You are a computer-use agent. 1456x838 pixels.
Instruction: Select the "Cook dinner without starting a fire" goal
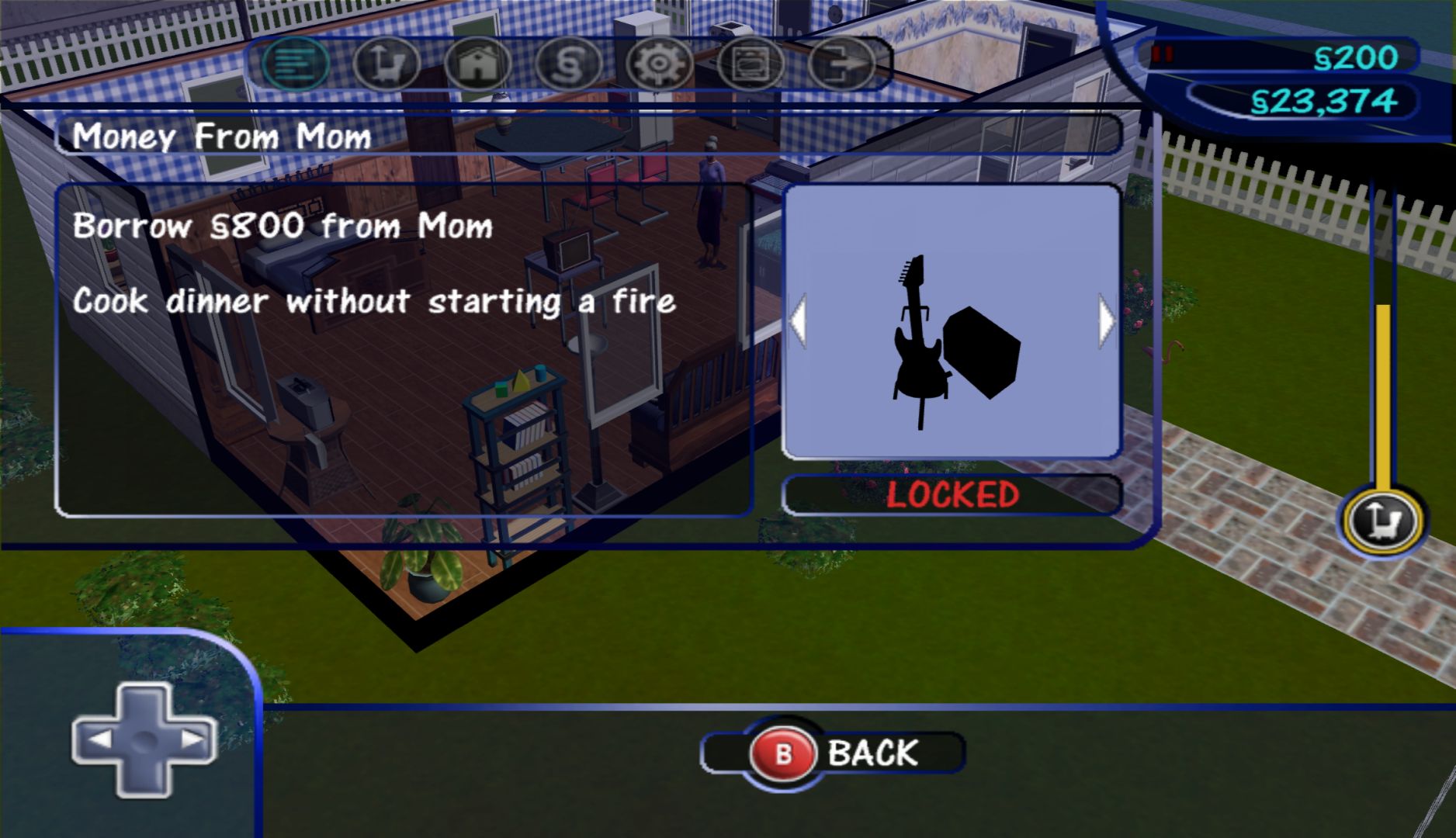(373, 301)
